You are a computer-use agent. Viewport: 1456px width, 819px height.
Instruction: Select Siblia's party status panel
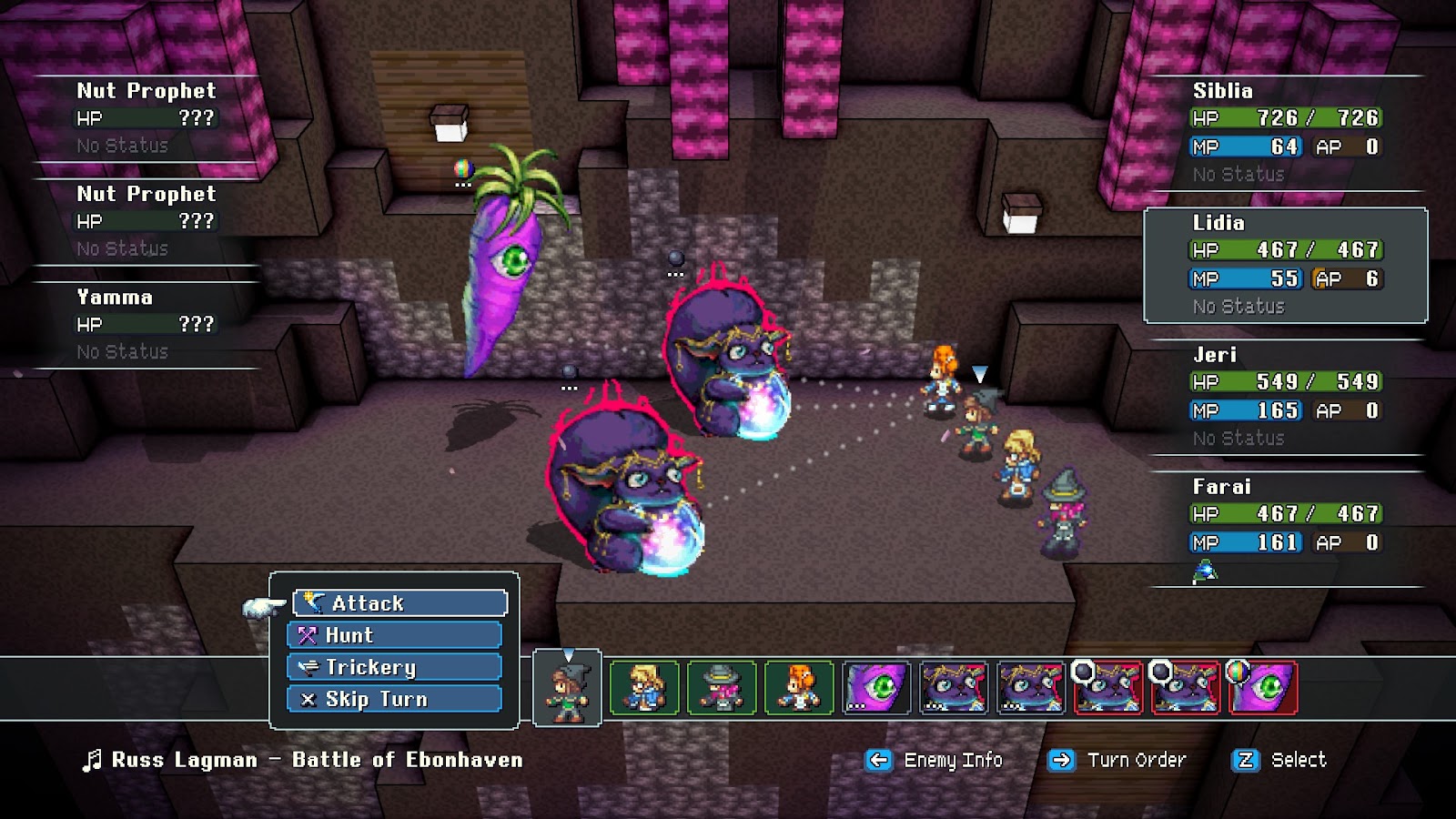tap(1285, 132)
